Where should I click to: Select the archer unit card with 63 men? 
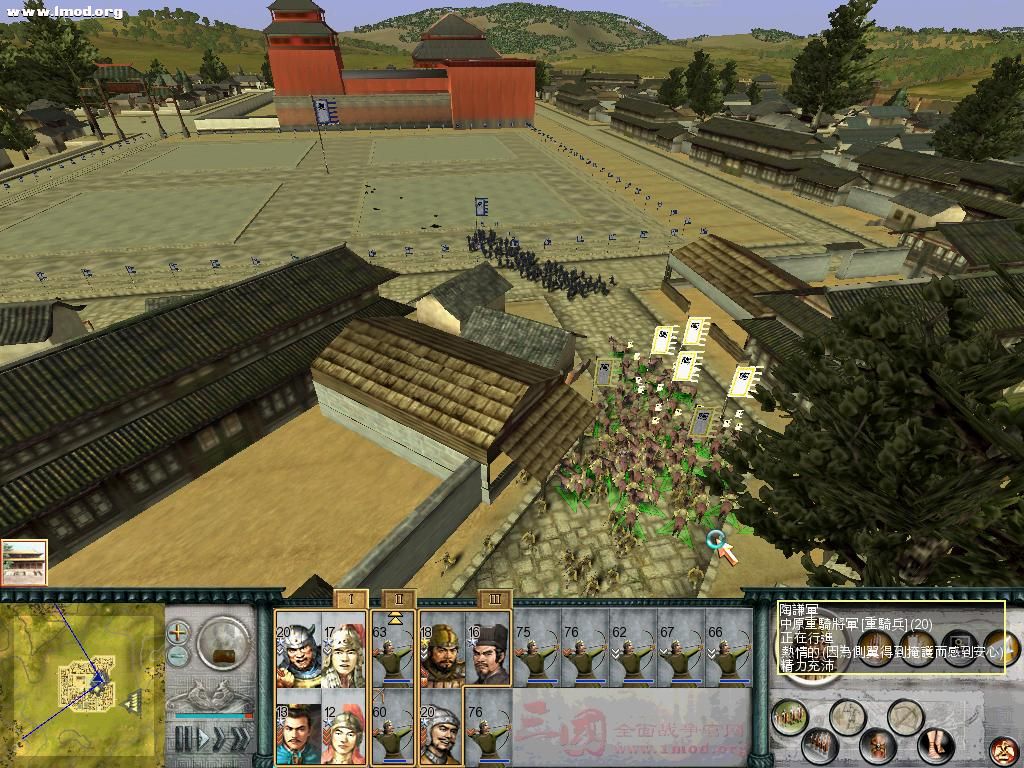click(393, 648)
